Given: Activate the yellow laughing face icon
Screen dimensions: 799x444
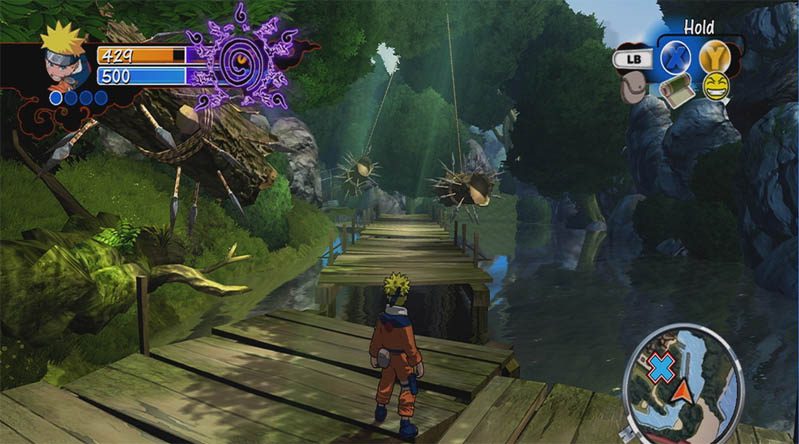Looking at the screenshot, I should (715, 87).
